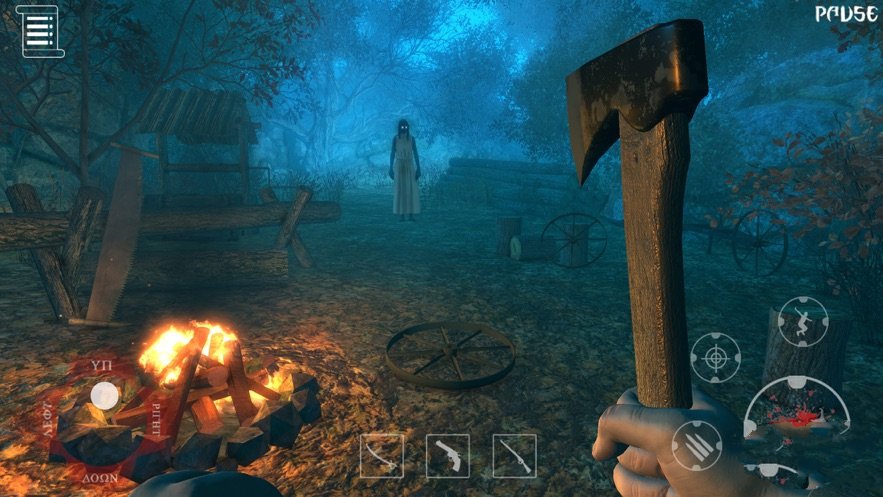Click the Pause button
This screenshot has height=497, width=883.
[x=846, y=15]
